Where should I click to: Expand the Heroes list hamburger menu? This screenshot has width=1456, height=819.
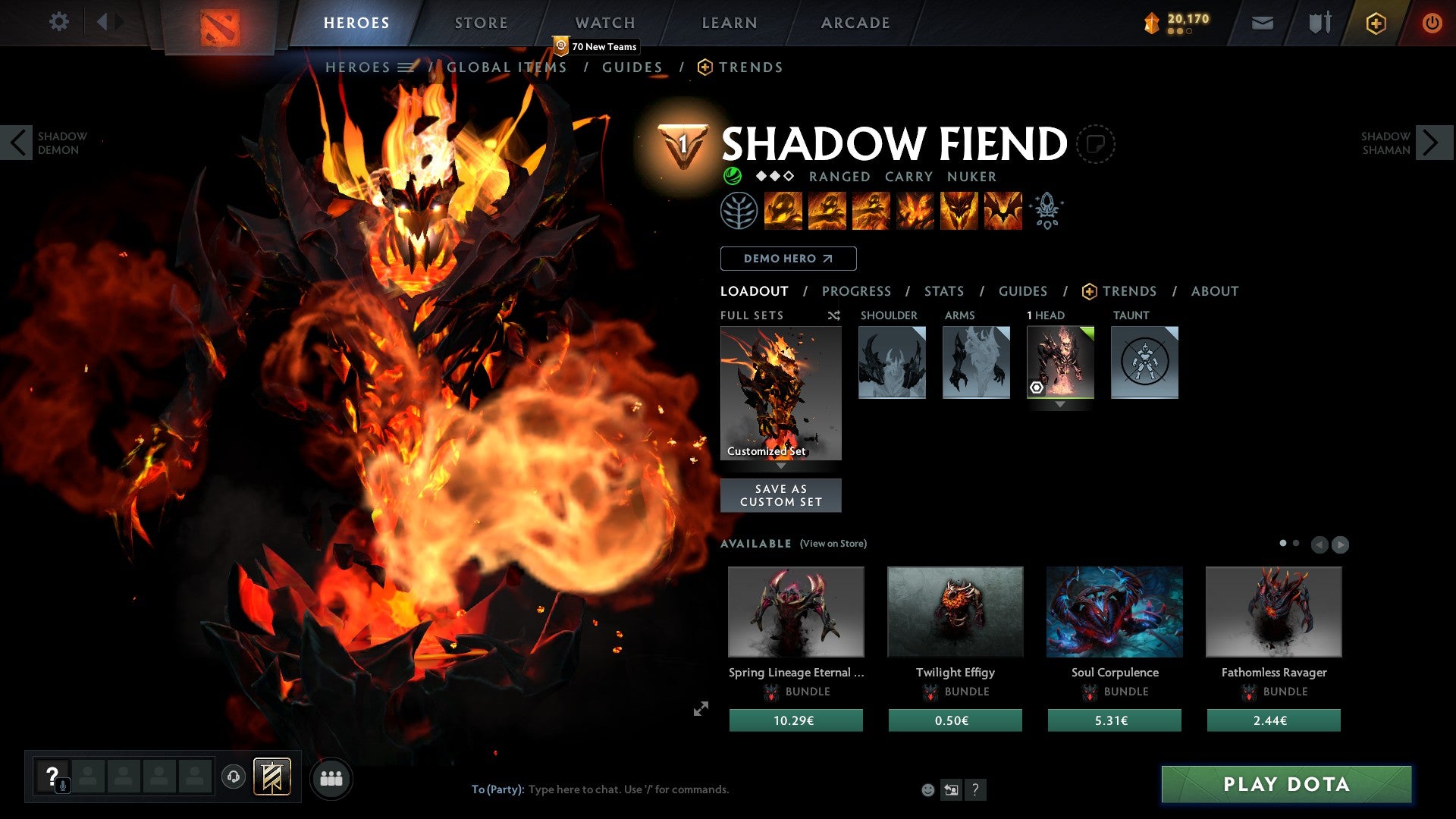(404, 67)
